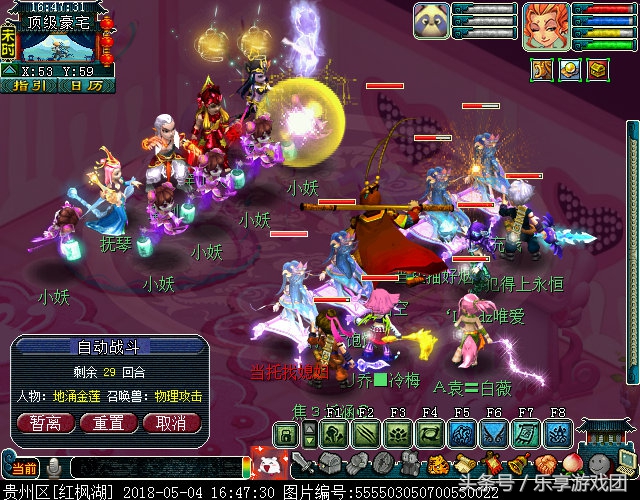Cancel auto-battle with the 取消 button
The width and height of the screenshot is (640, 500).
[x=171, y=423]
